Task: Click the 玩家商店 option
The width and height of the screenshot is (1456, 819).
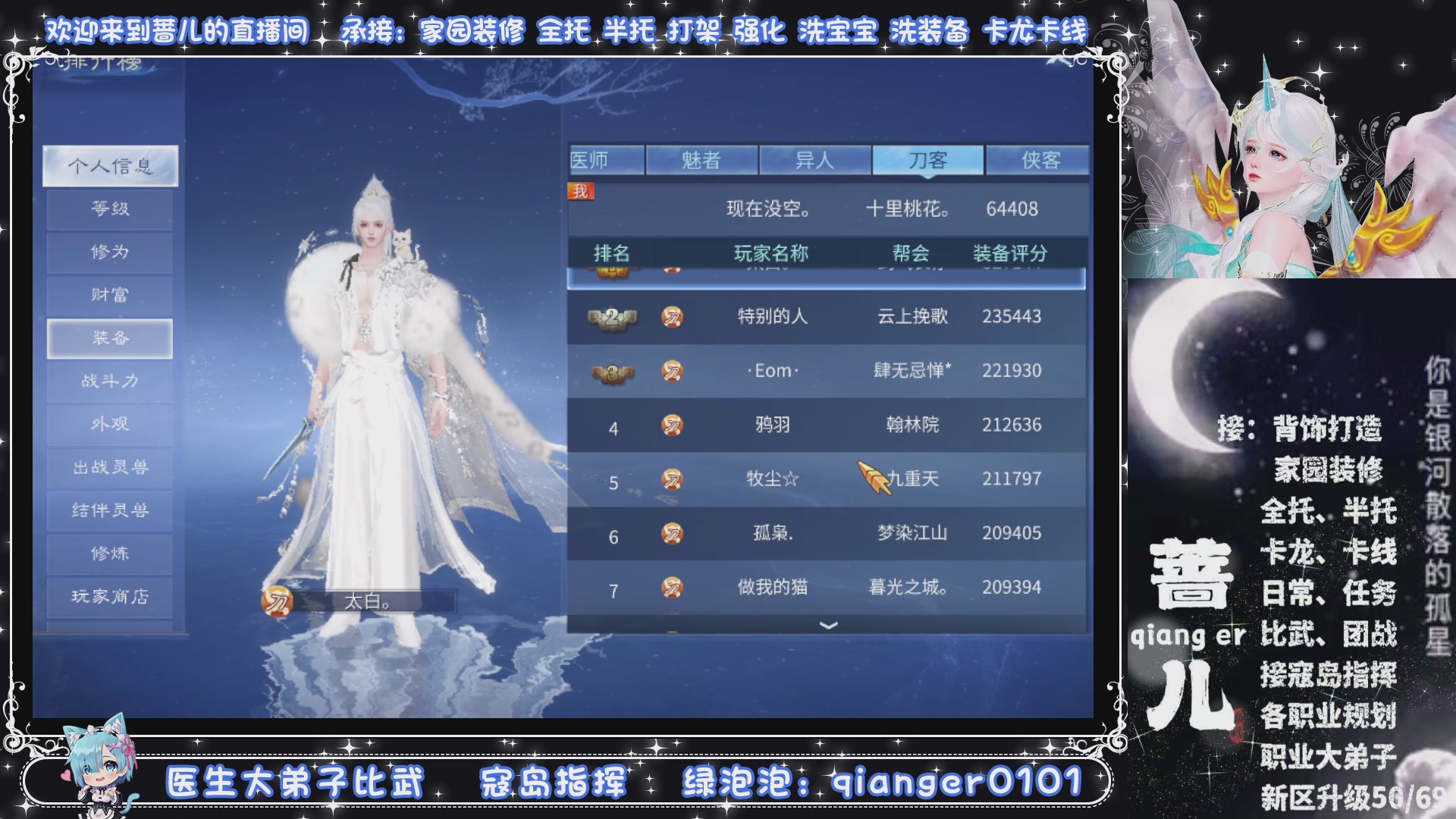Action: (108, 598)
